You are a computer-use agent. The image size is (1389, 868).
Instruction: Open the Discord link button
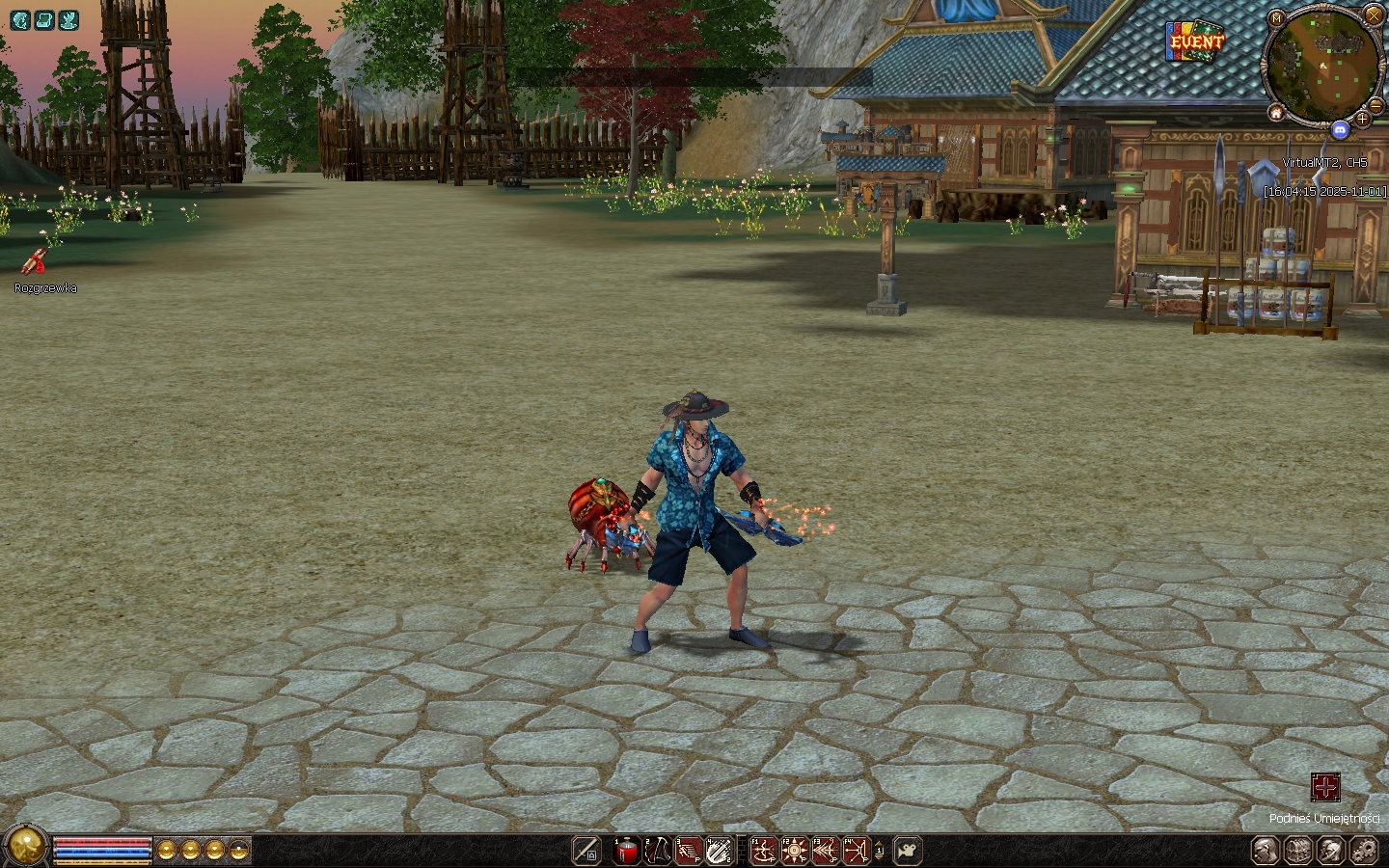click(1339, 129)
